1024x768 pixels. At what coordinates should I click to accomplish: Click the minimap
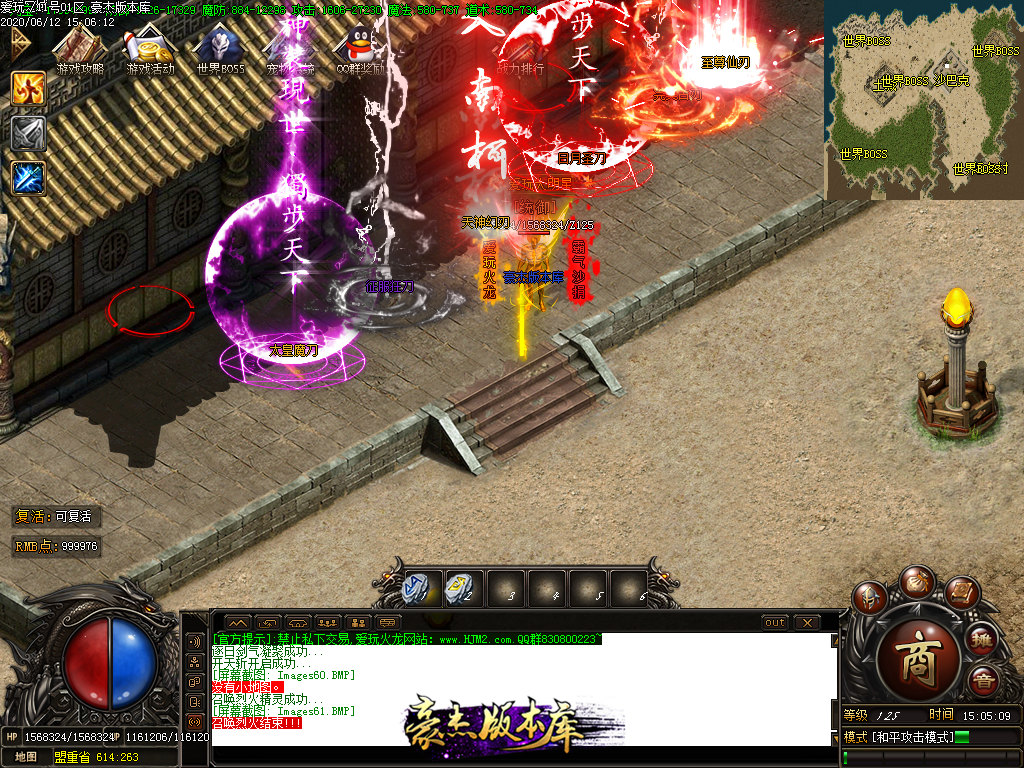(x=922, y=100)
